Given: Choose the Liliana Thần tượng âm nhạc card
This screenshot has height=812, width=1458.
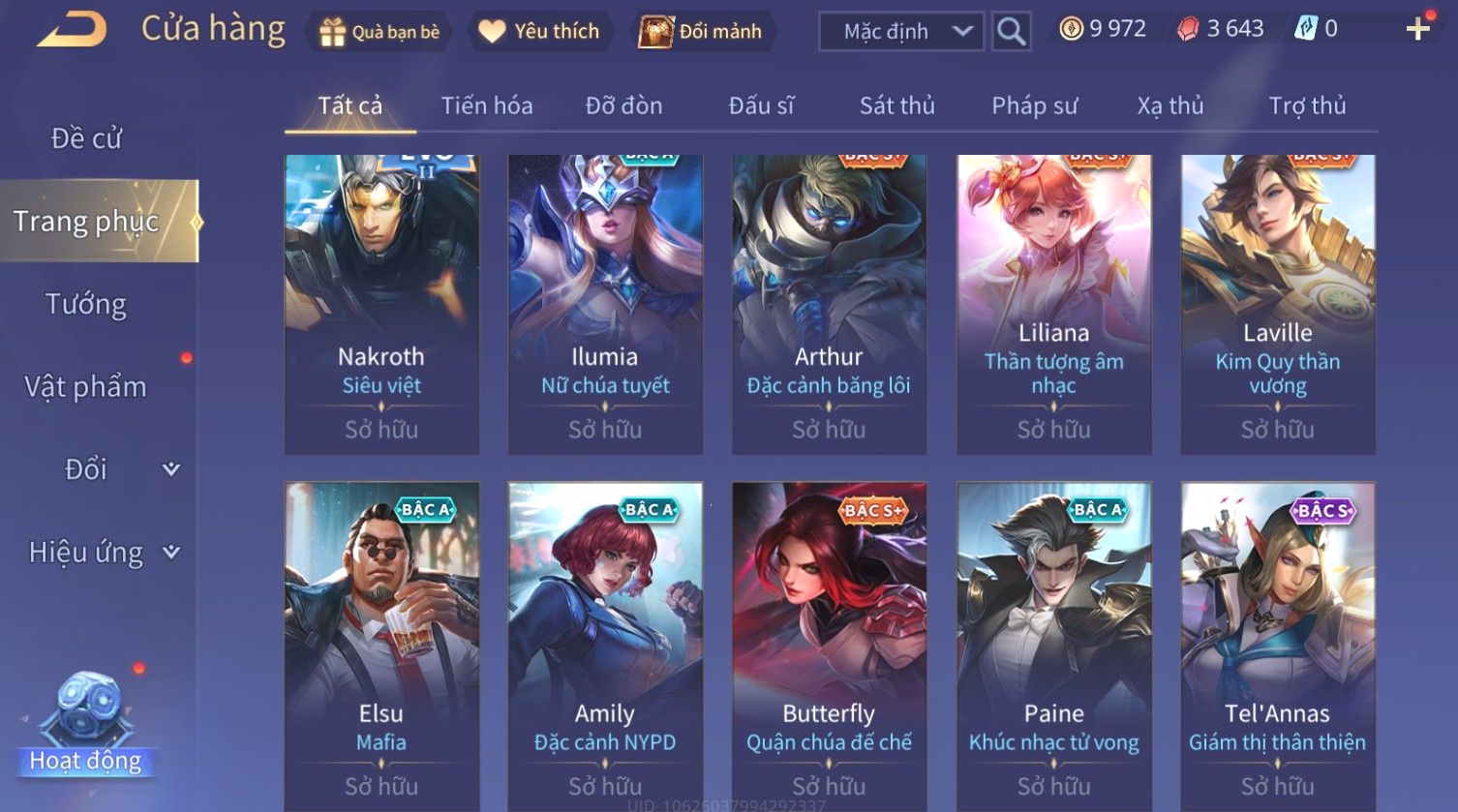Looking at the screenshot, I should coord(1053,304).
